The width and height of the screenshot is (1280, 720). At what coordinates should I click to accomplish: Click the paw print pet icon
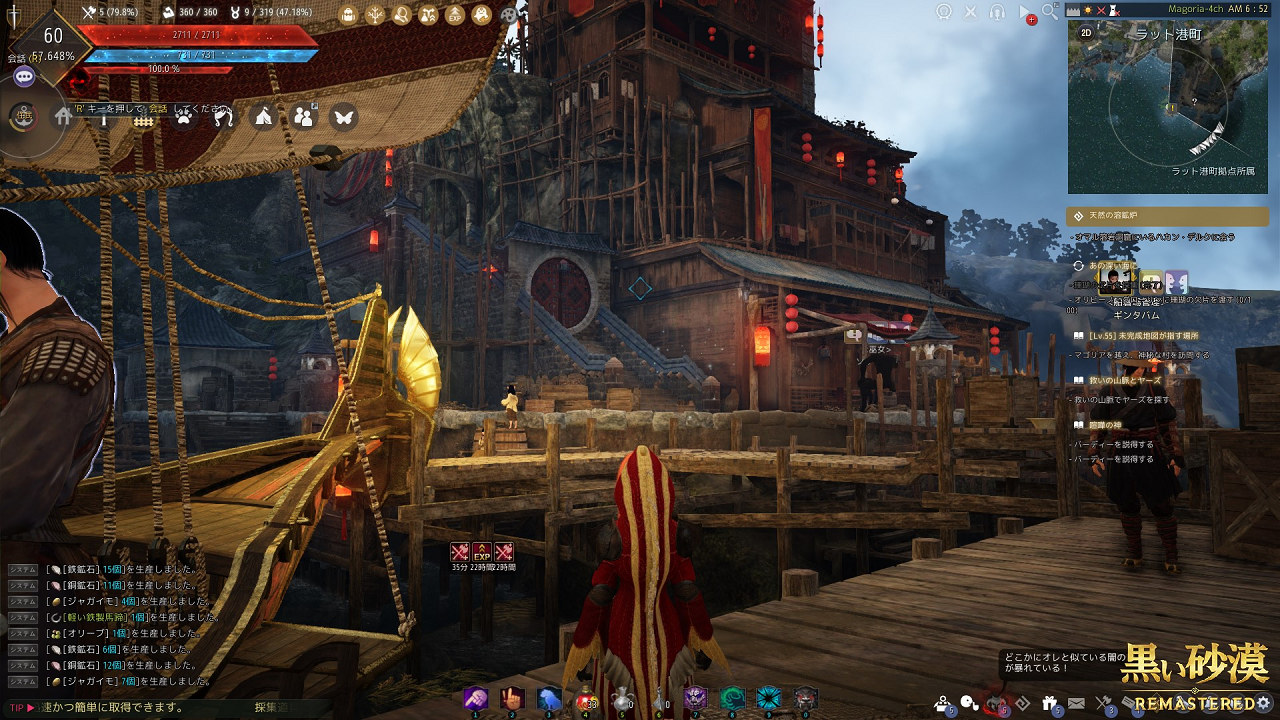[184, 117]
